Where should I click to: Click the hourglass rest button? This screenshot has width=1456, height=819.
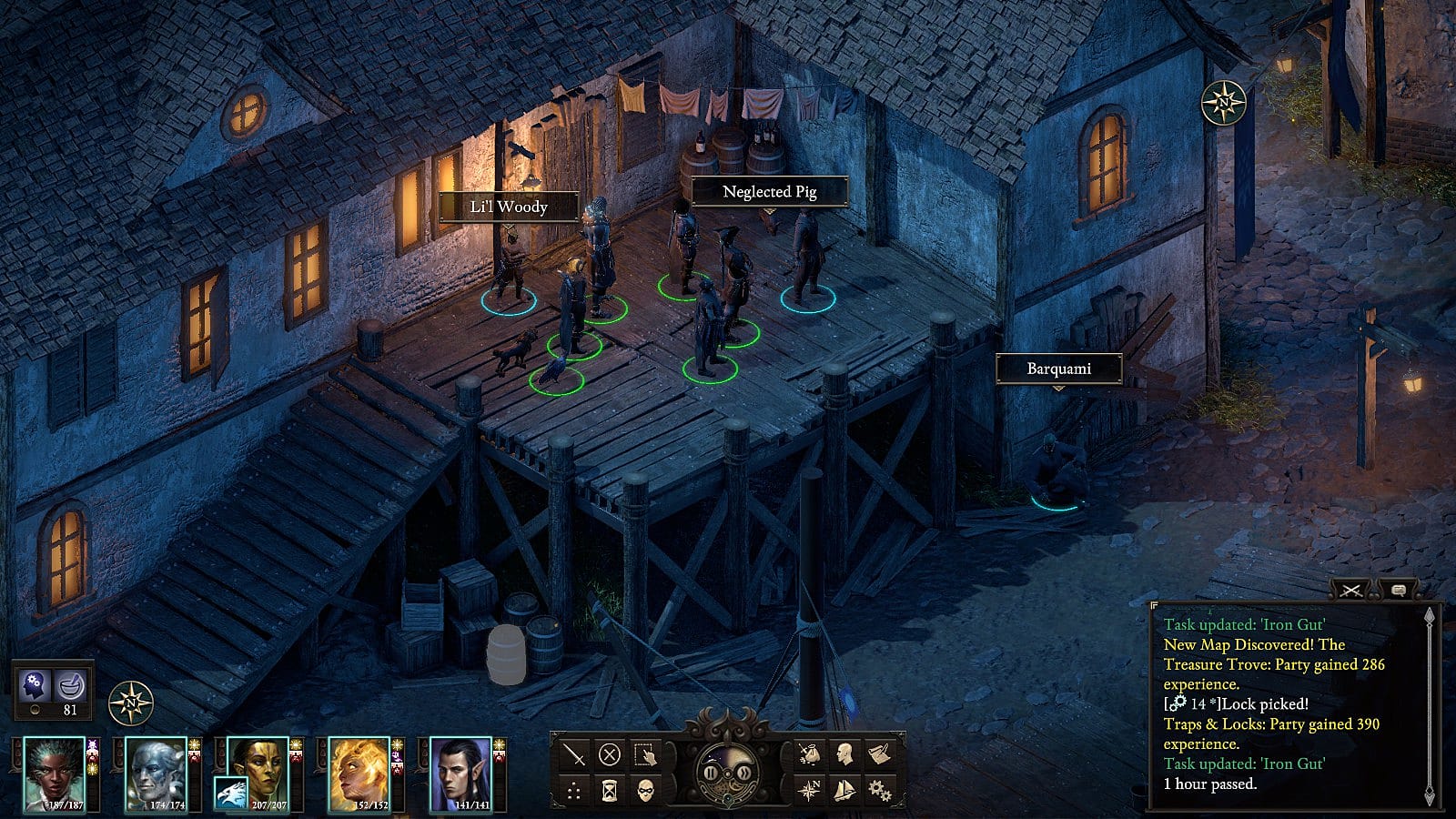tap(610, 790)
